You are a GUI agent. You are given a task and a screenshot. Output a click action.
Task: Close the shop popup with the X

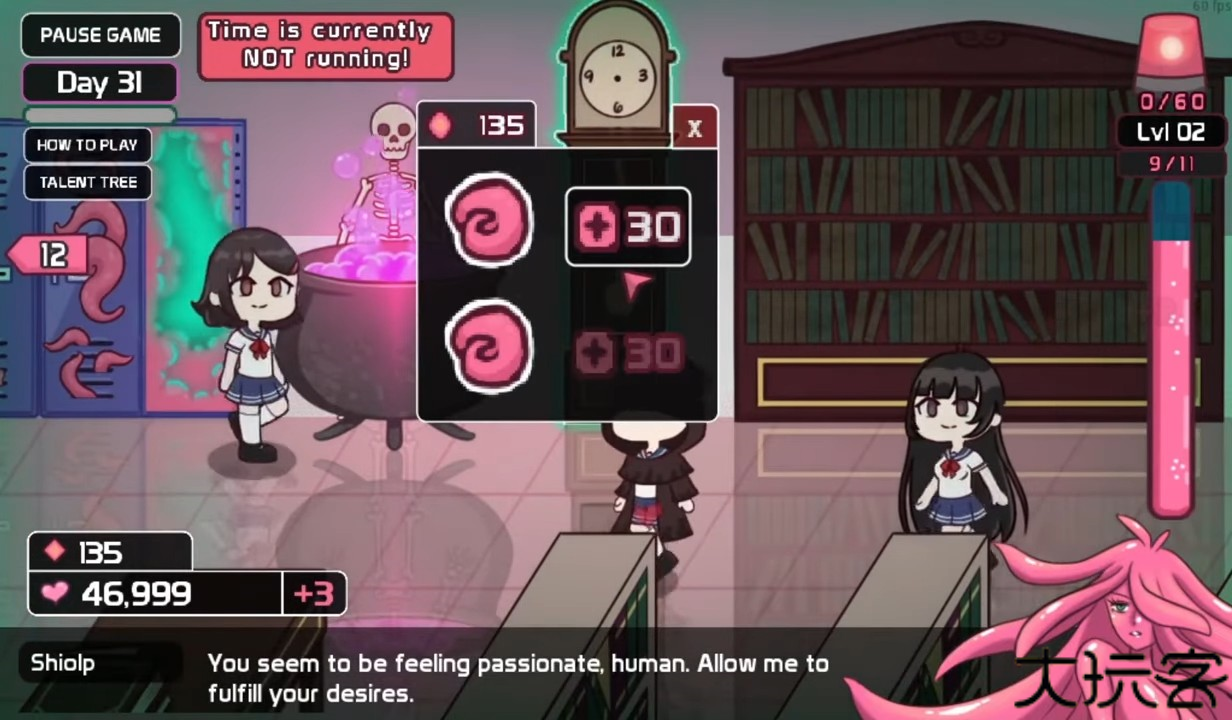695,127
